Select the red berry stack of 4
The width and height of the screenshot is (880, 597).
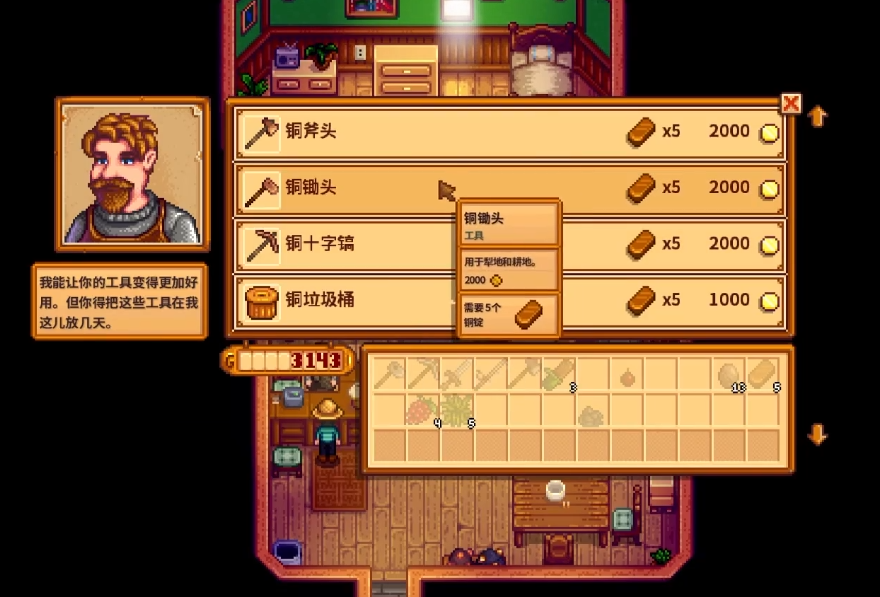423,410
